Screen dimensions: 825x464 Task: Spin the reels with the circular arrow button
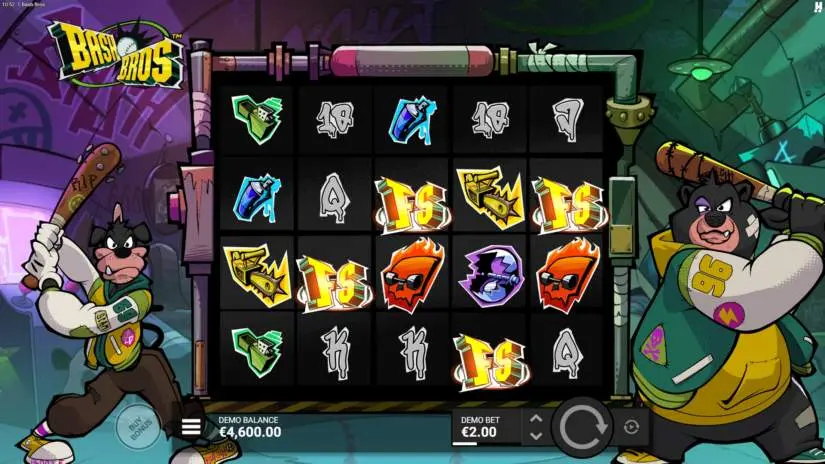[x=581, y=427]
